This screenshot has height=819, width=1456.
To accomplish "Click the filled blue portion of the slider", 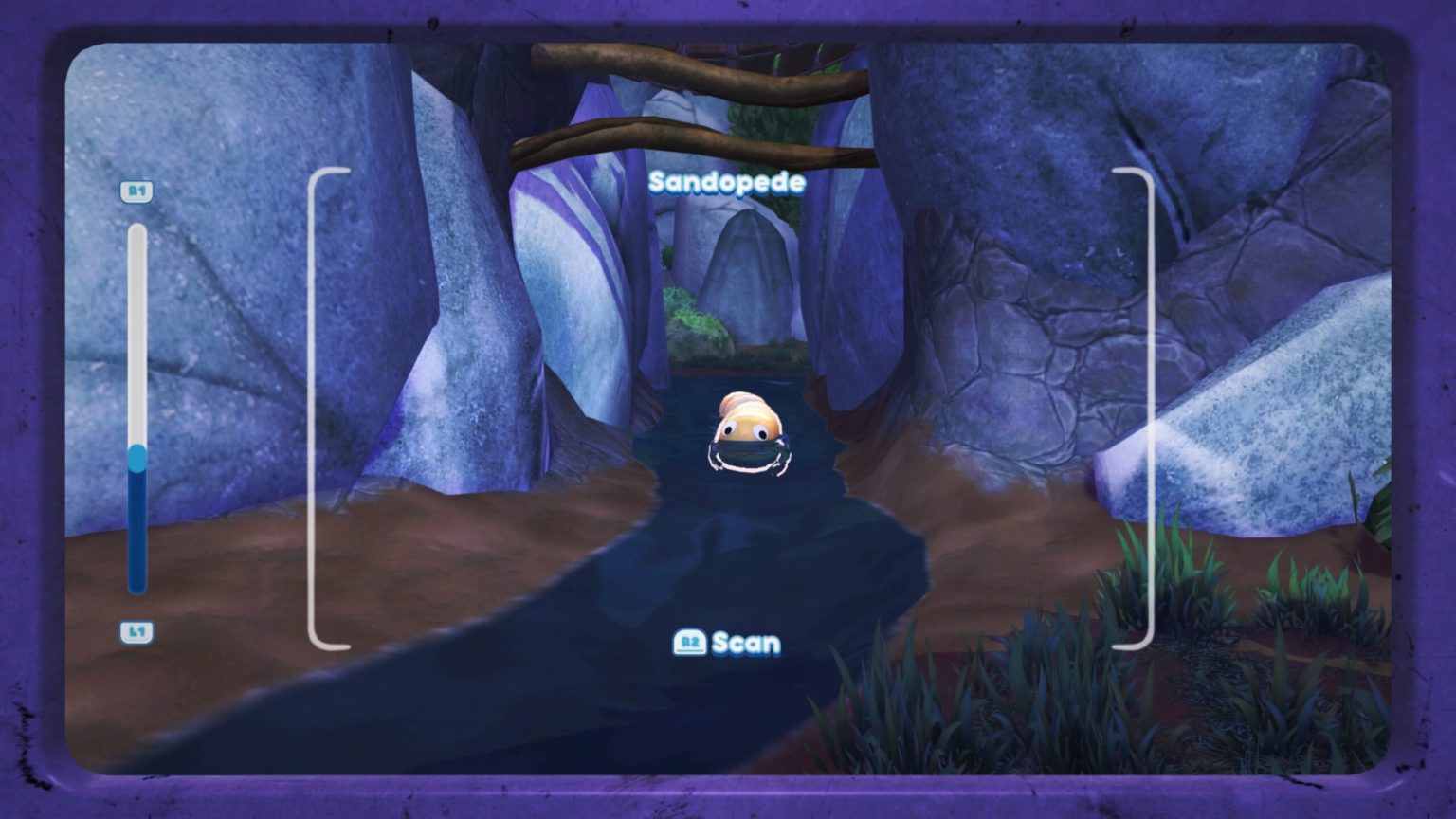I will pos(136,531).
